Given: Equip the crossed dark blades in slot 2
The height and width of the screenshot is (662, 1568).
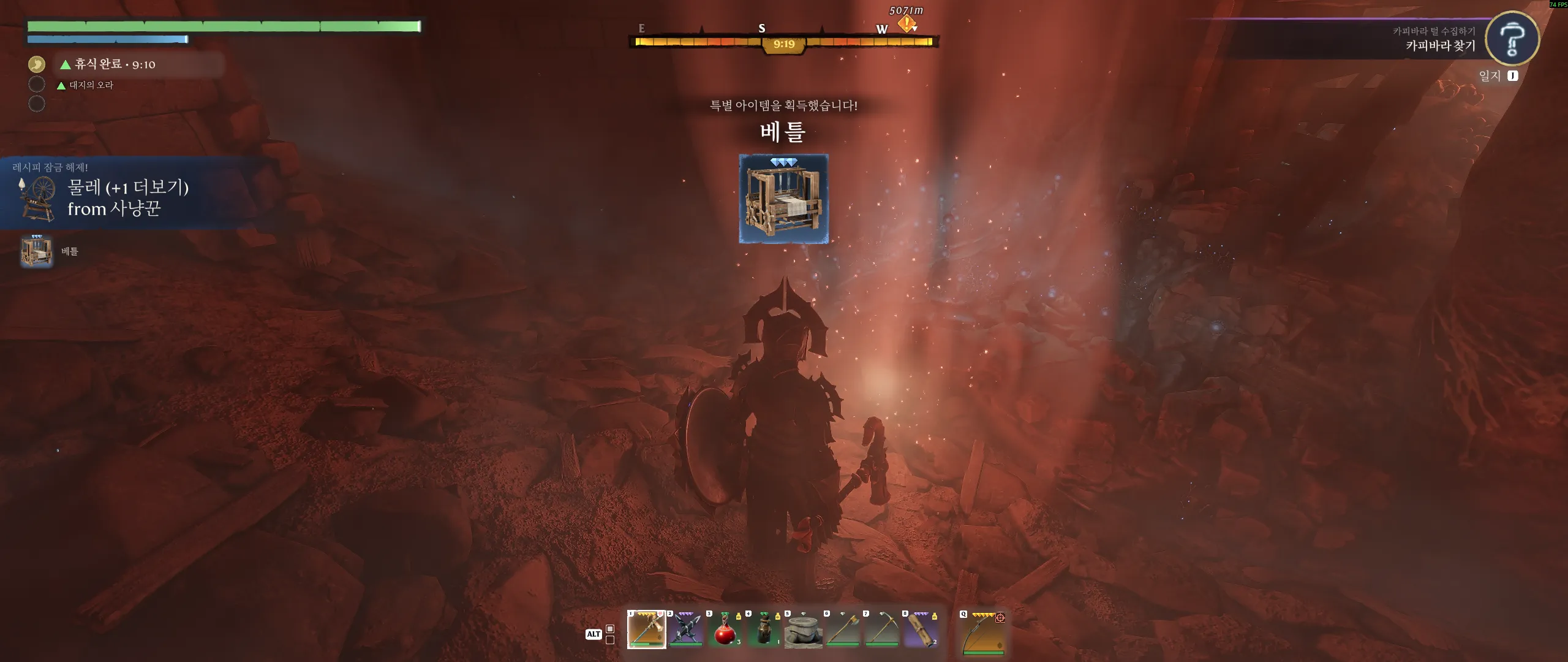Looking at the screenshot, I should [x=685, y=629].
